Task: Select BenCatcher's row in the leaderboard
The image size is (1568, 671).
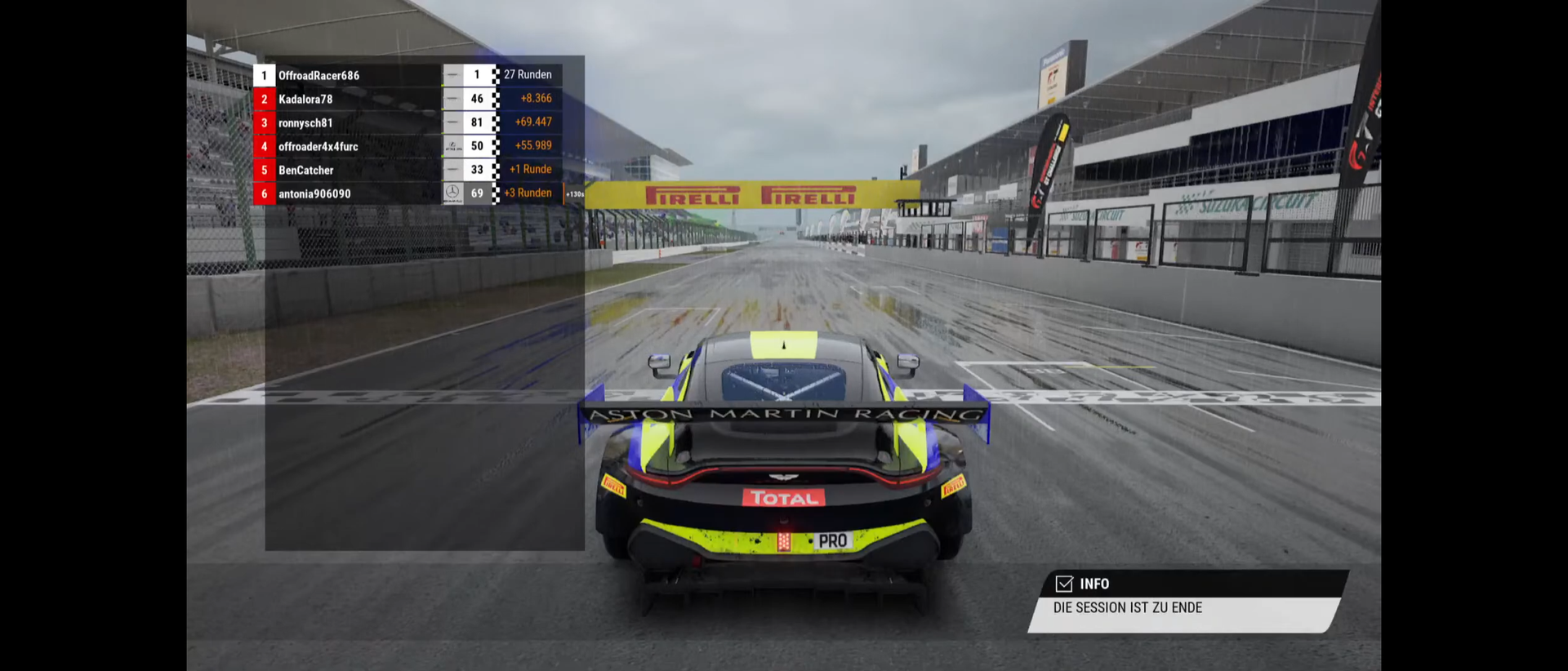Action: tap(306, 170)
